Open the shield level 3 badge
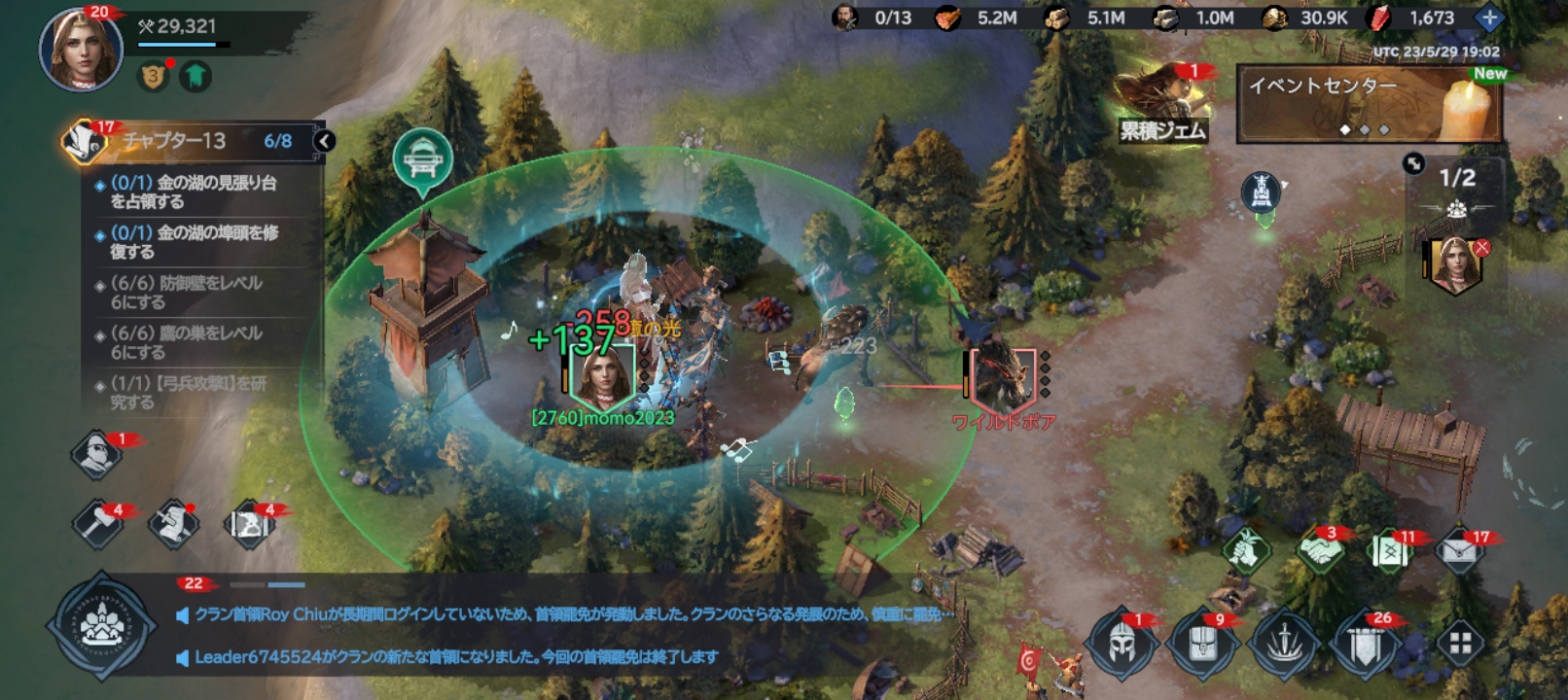Viewport: 1568px width, 700px height. click(x=153, y=76)
